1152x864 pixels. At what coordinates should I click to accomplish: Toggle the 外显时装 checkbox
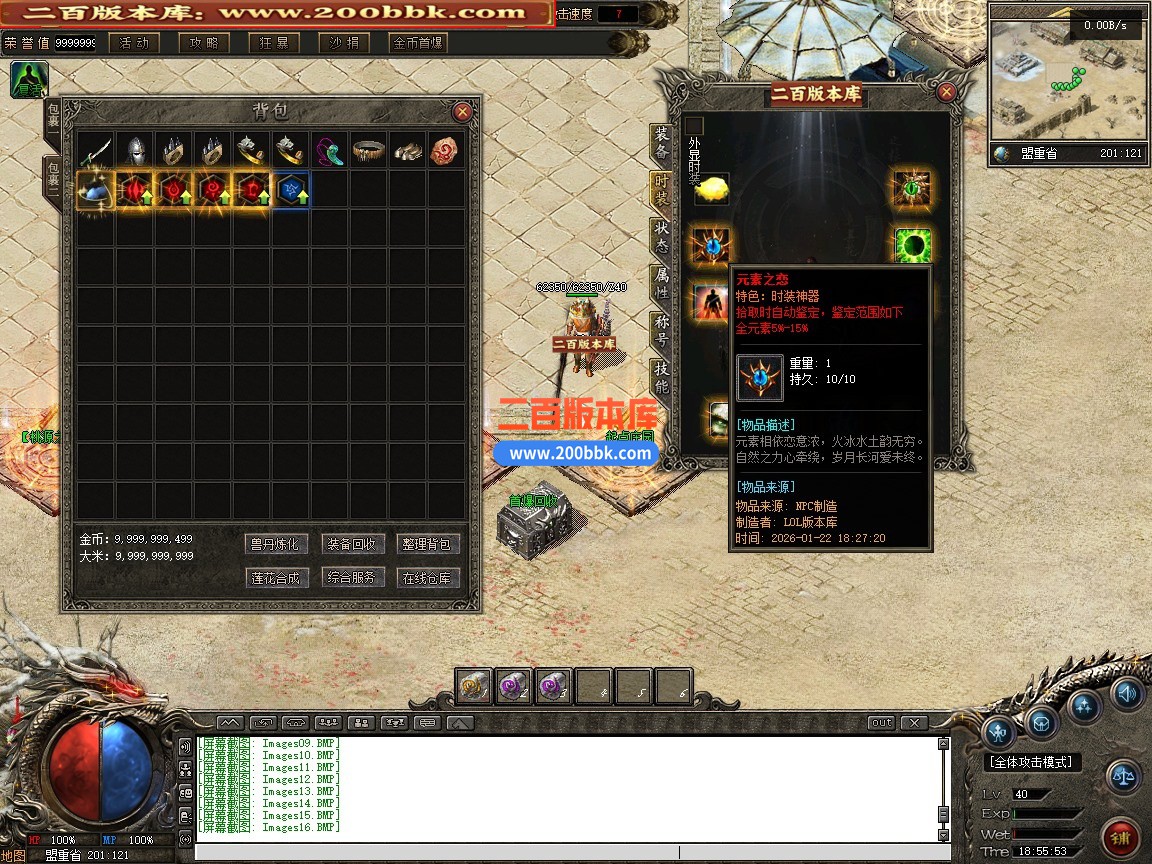click(x=695, y=126)
